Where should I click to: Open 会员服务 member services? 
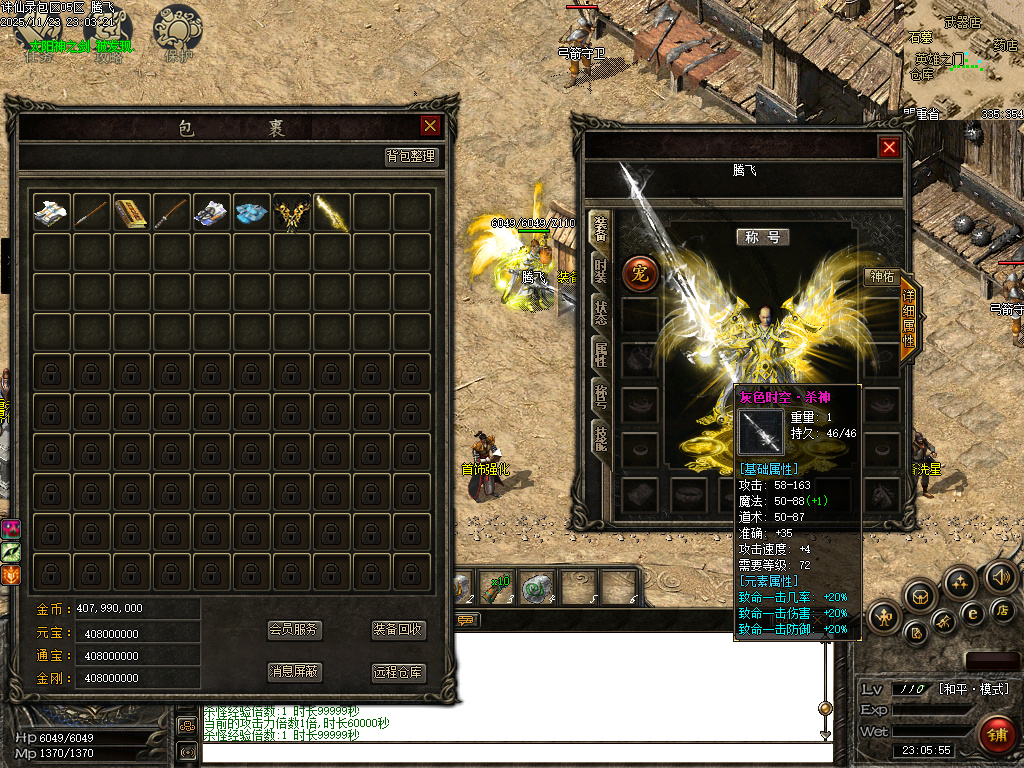point(295,630)
